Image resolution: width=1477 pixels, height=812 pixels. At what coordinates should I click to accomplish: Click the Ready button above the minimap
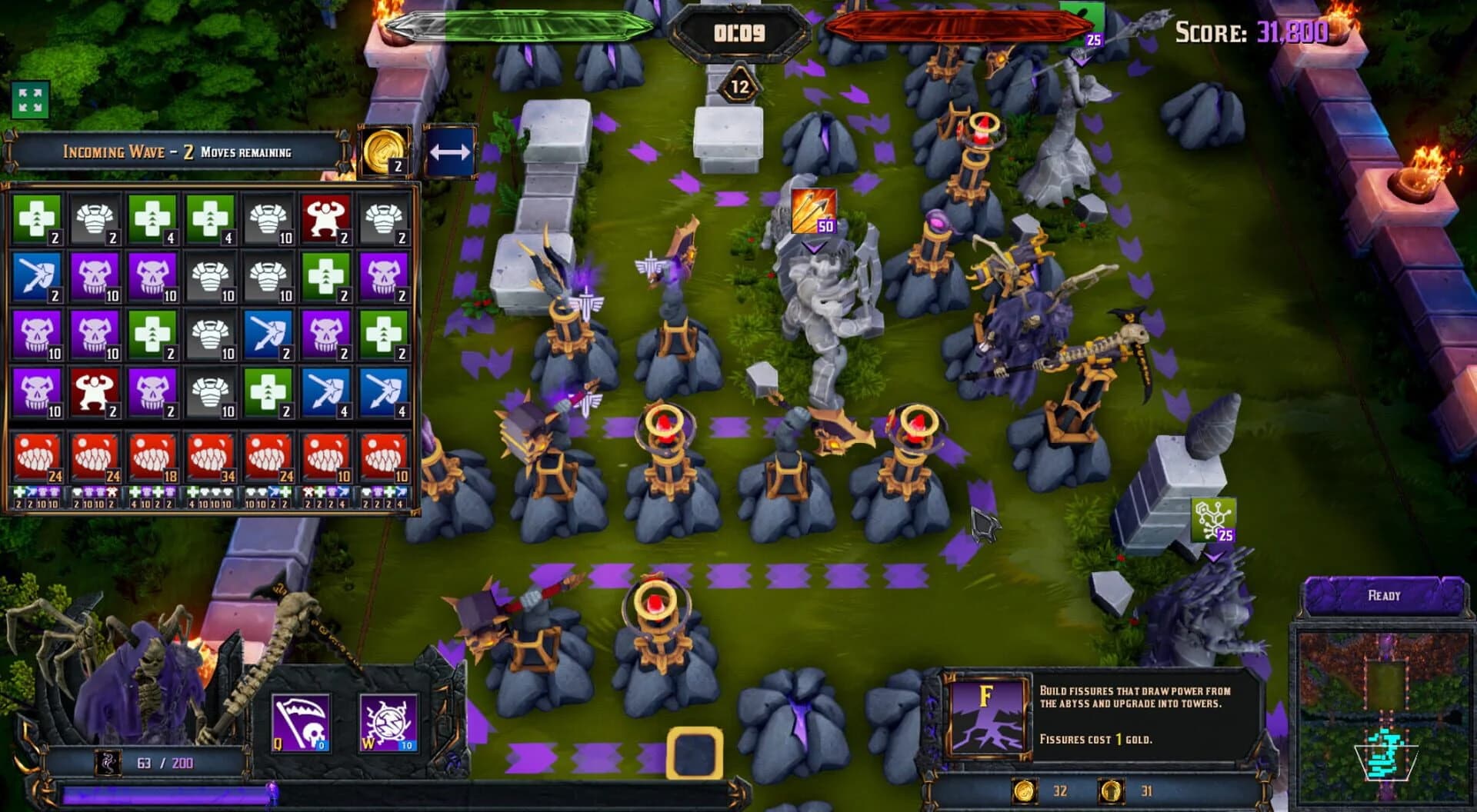tap(1382, 595)
